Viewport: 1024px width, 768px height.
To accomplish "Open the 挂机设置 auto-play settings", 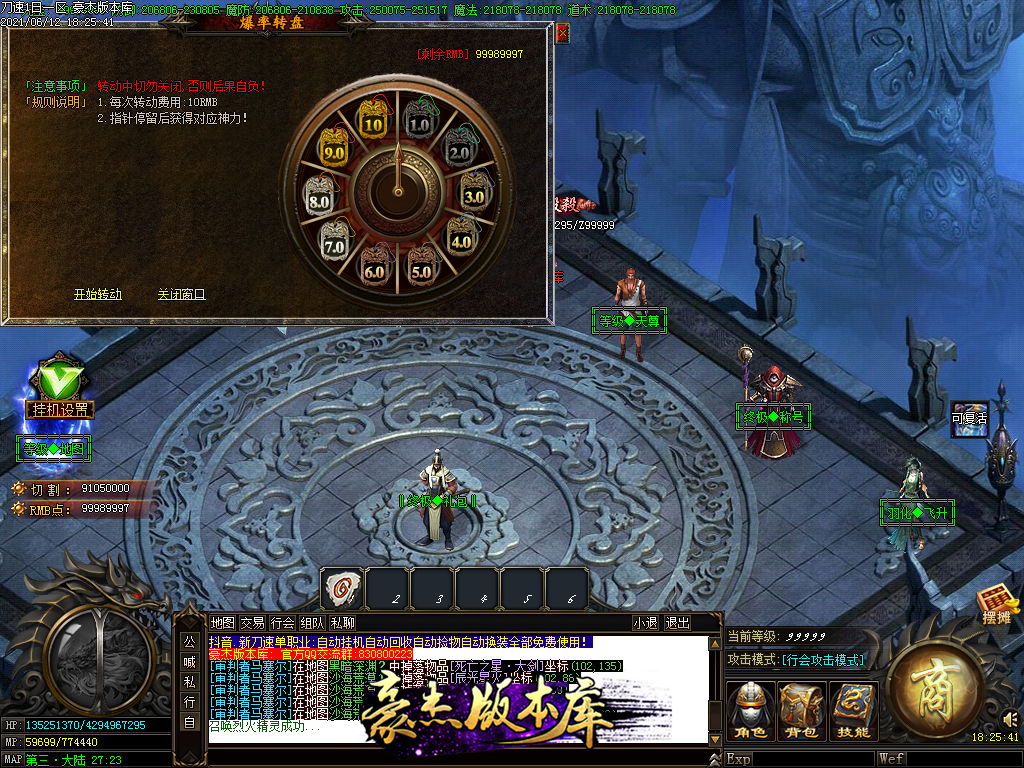I will point(59,409).
